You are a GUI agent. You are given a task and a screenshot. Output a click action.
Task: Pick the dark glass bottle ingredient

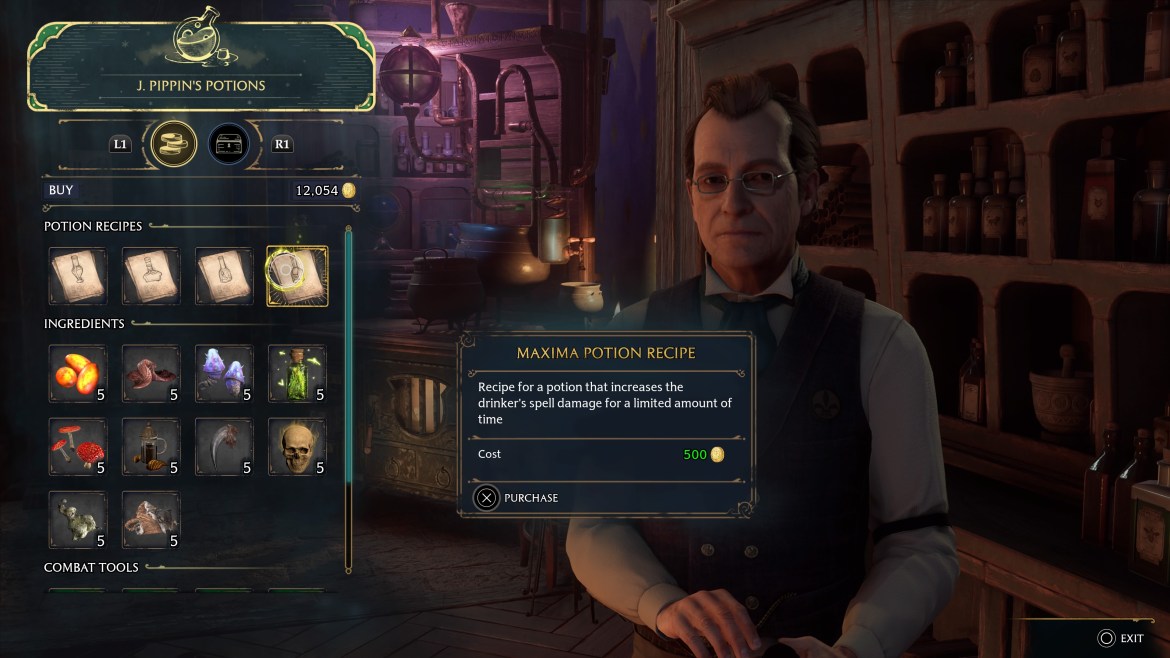(x=151, y=447)
